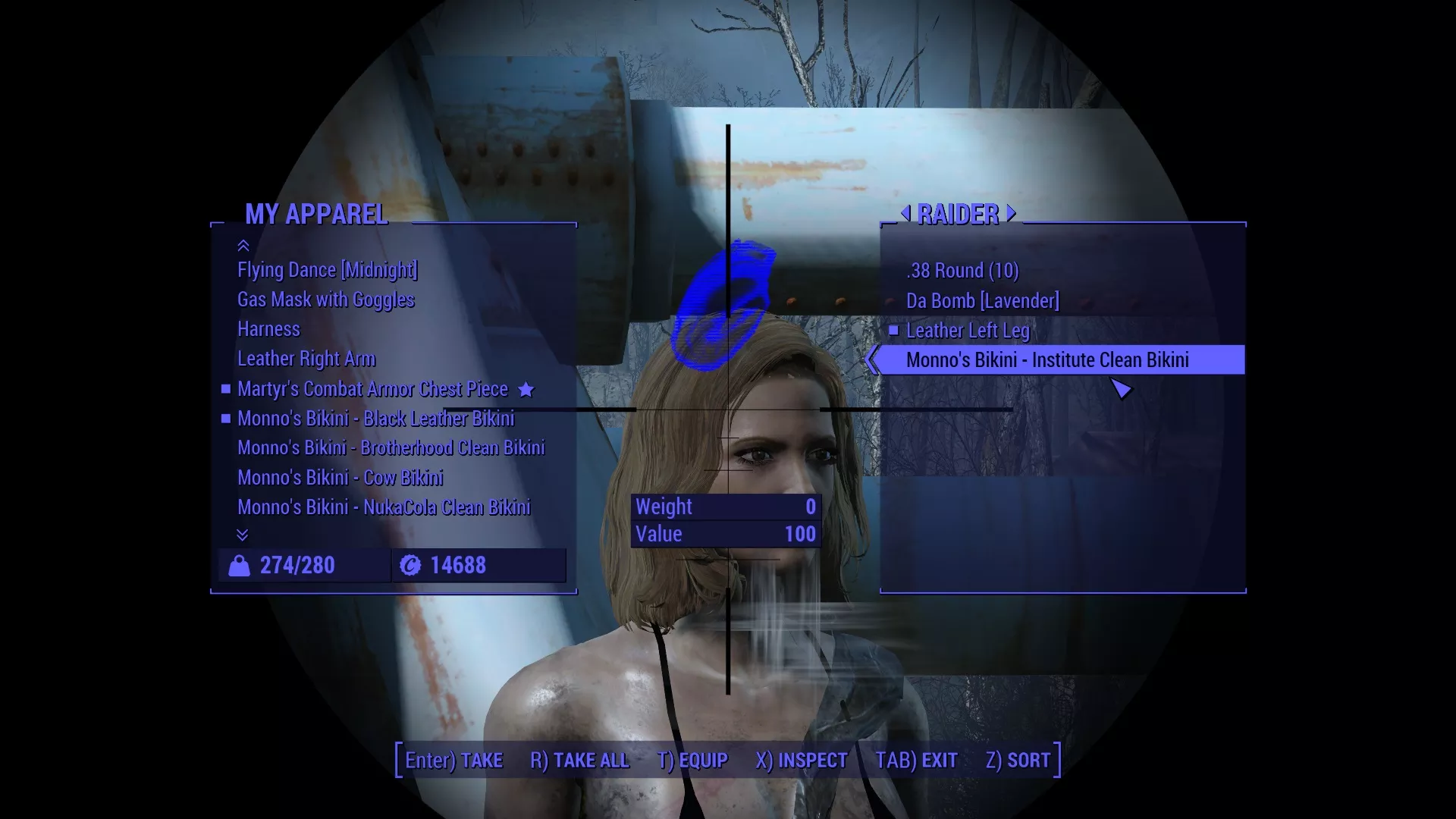Viewport: 1456px width, 819px height.
Task: Select Brotherhood Clean Bikini row
Action: coord(391,448)
